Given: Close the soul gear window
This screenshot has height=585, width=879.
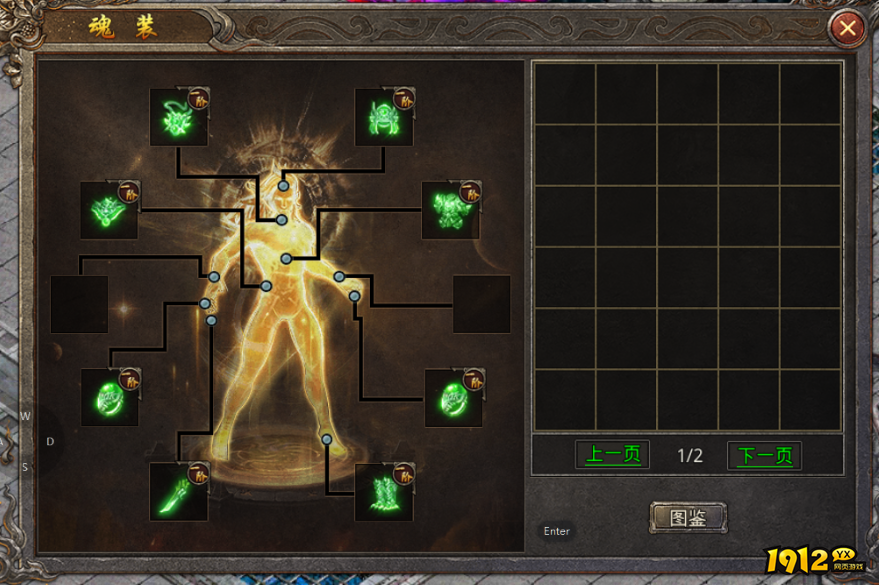Looking at the screenshot, I should pyautogui.click(x=847, y=28).
